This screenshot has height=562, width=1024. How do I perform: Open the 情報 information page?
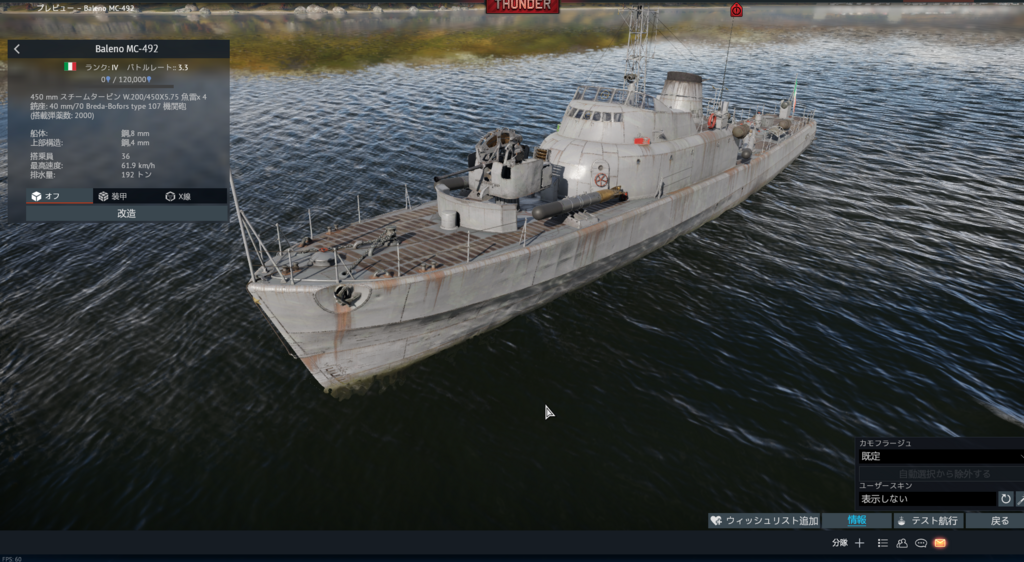coord(856,520)
